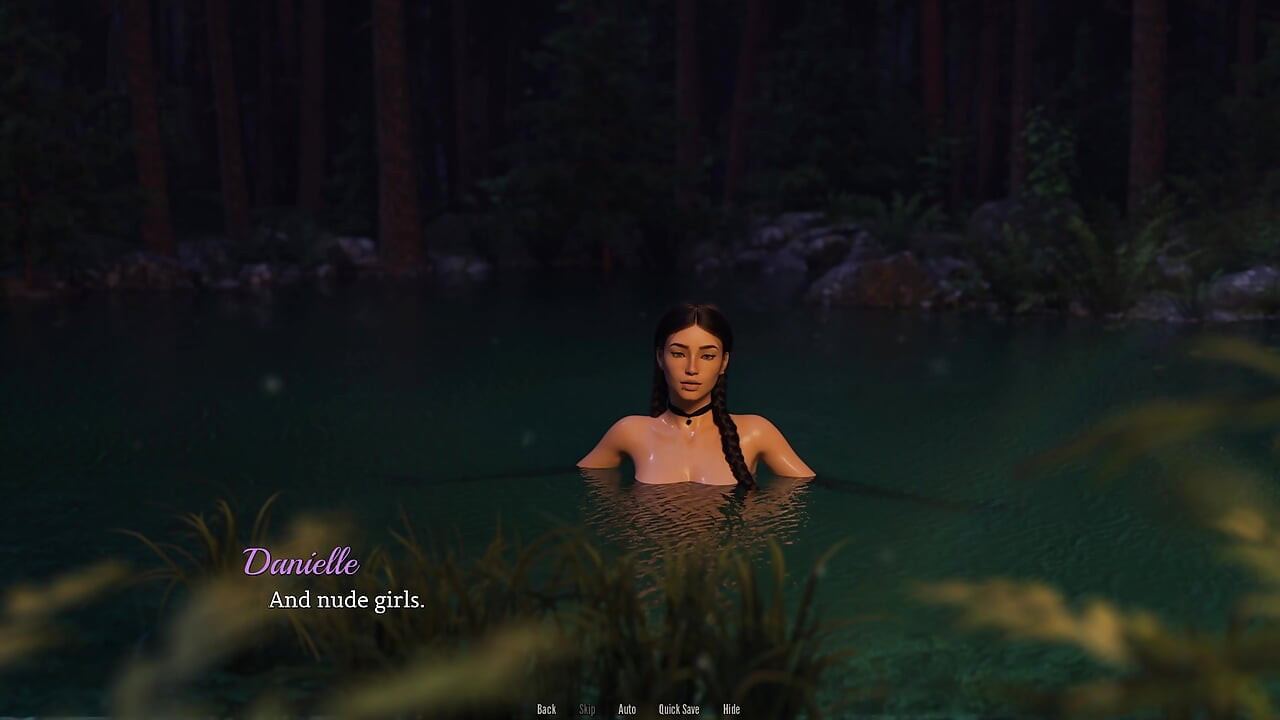Go back to the previous dialogue line
The height and width of the screenshot is (720, 1280).
546,709
